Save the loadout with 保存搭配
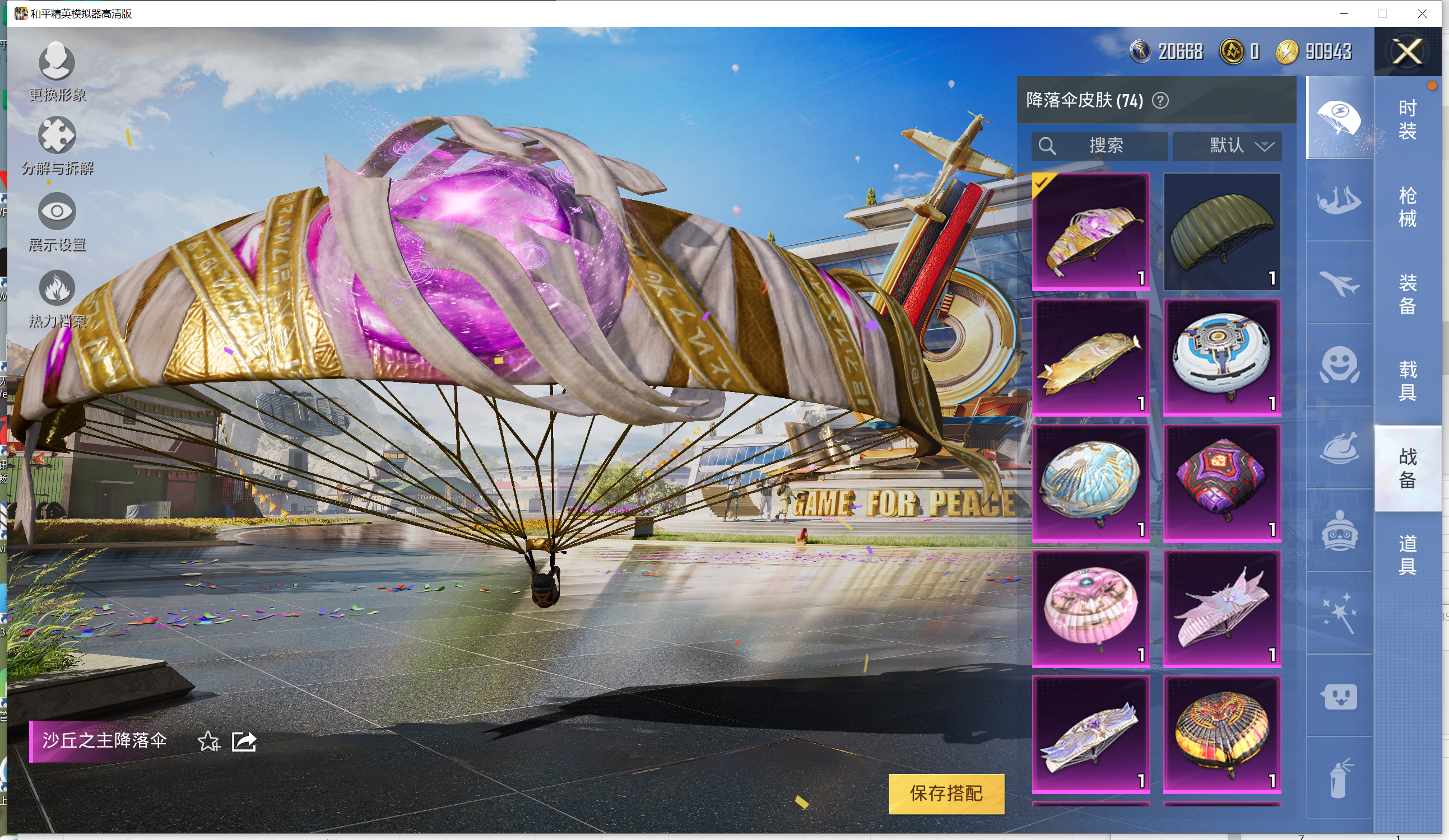 pyautogui.click(x=946, y=793)
